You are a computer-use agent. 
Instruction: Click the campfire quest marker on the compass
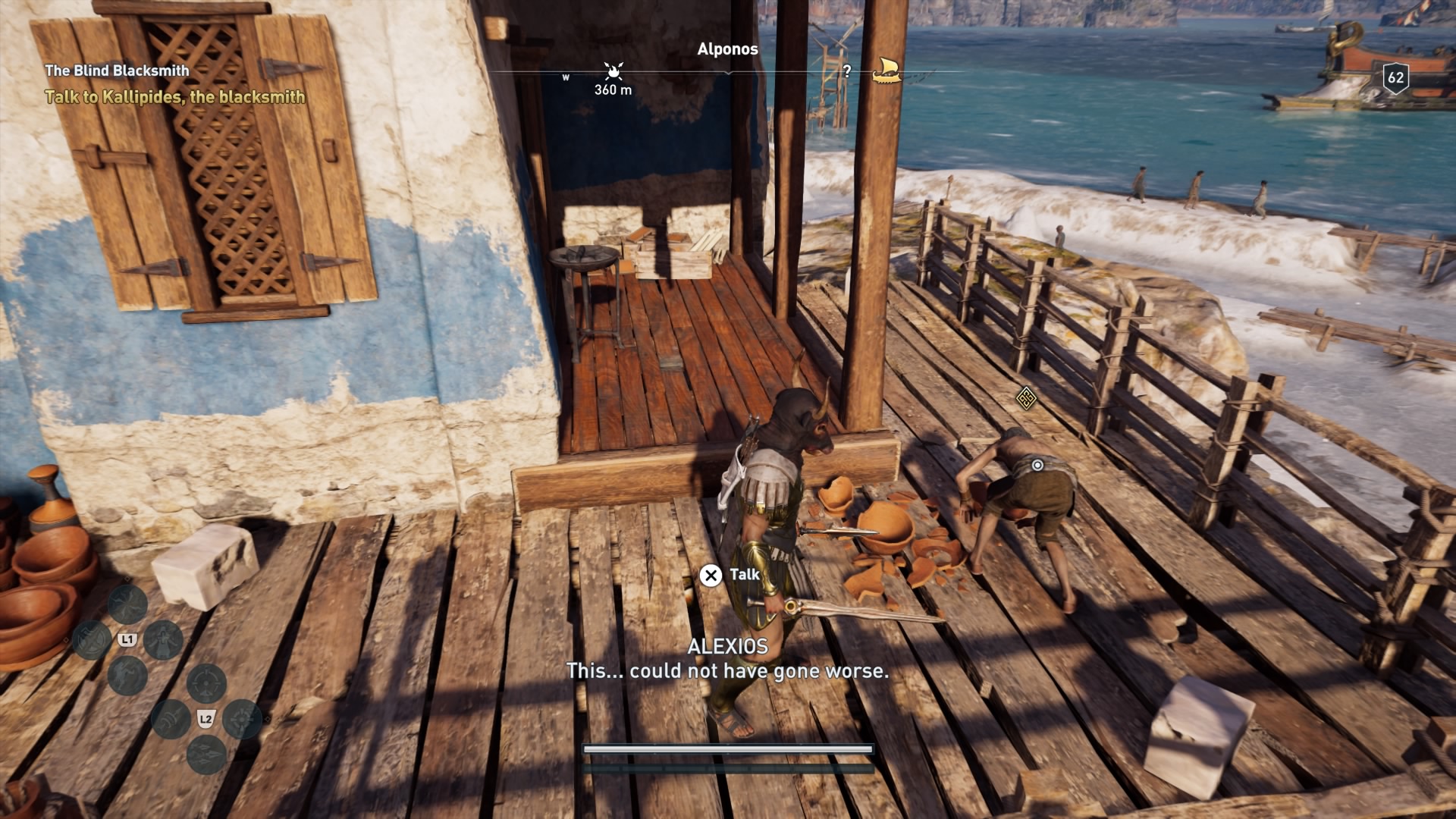pyautogui.click(x=613, y=71)
